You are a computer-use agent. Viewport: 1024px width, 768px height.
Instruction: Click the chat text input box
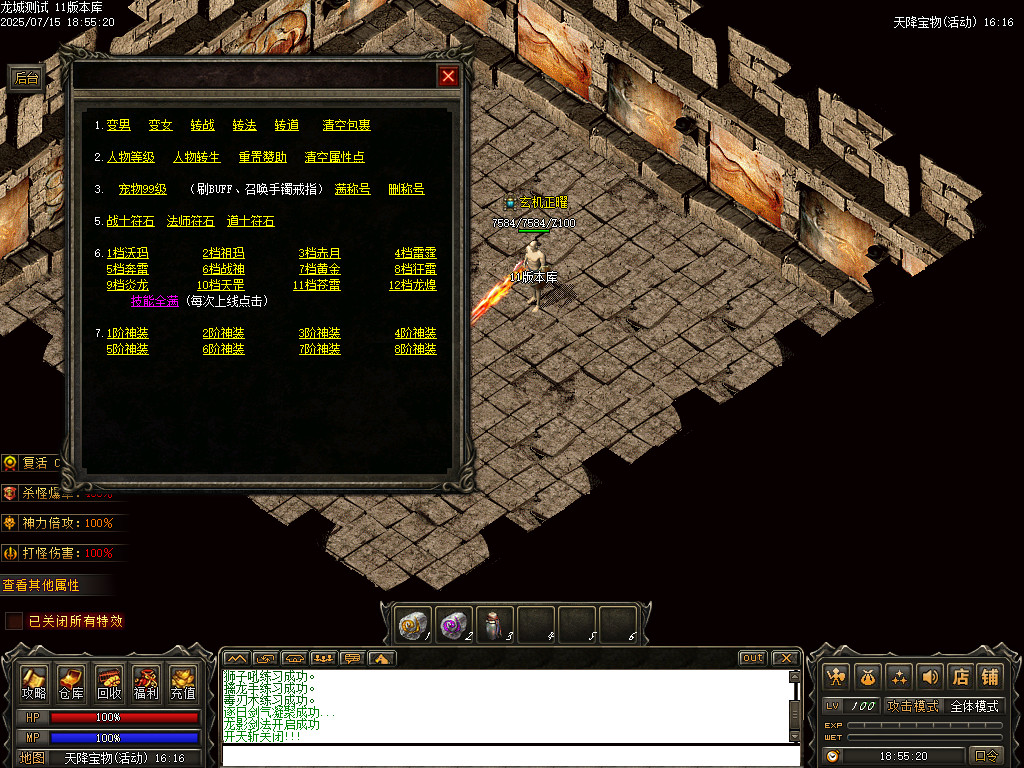(x=510, y=756)
